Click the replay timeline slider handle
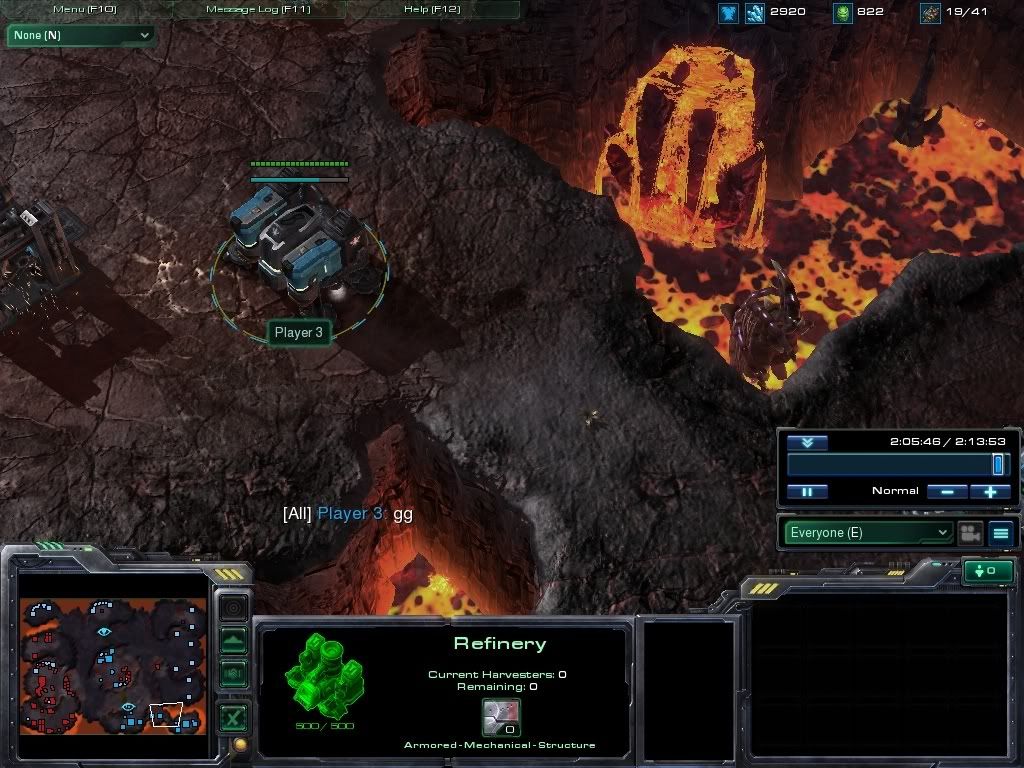The width and height of the screenshot is (1024, 768). (997, 464)
